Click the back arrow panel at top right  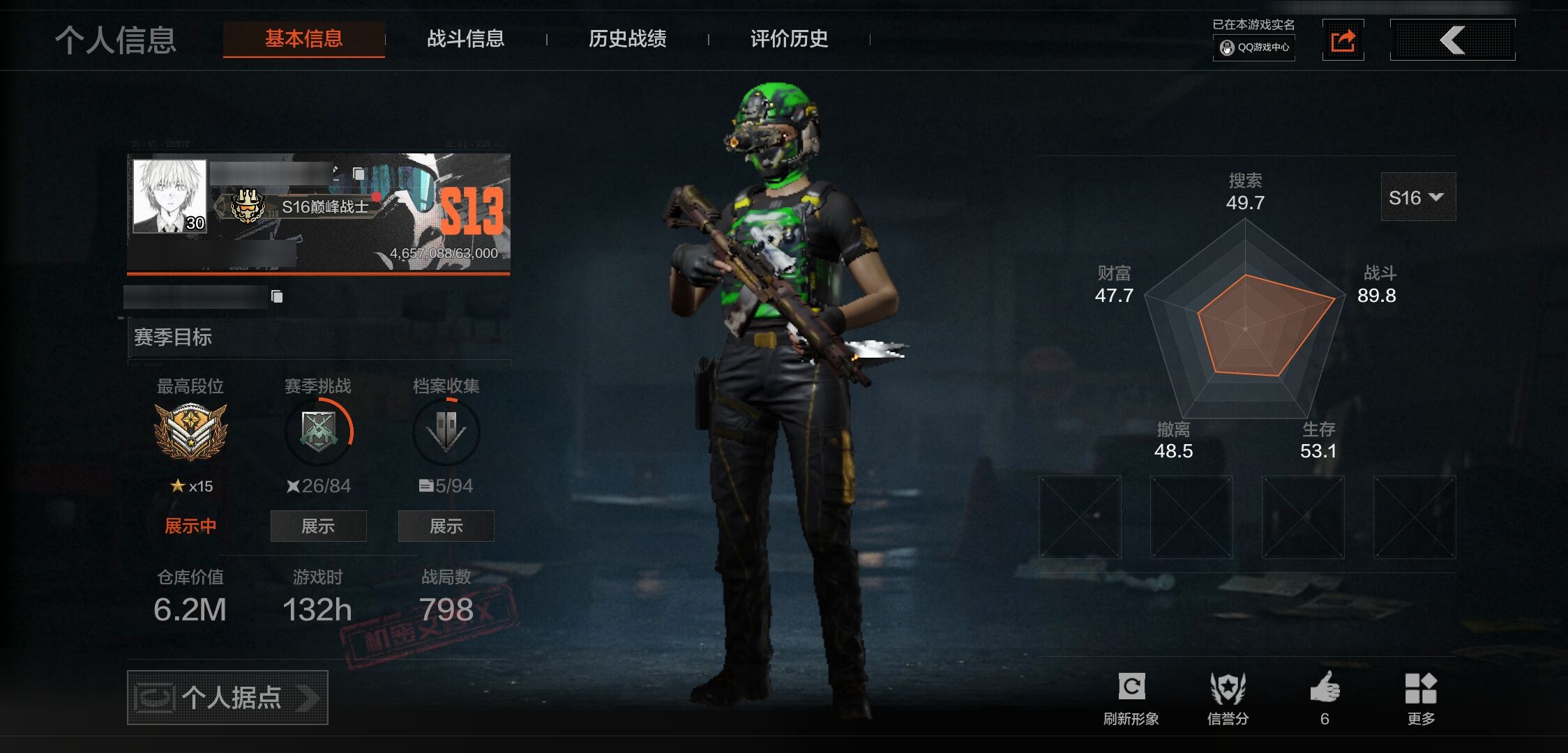point(1452,40)
